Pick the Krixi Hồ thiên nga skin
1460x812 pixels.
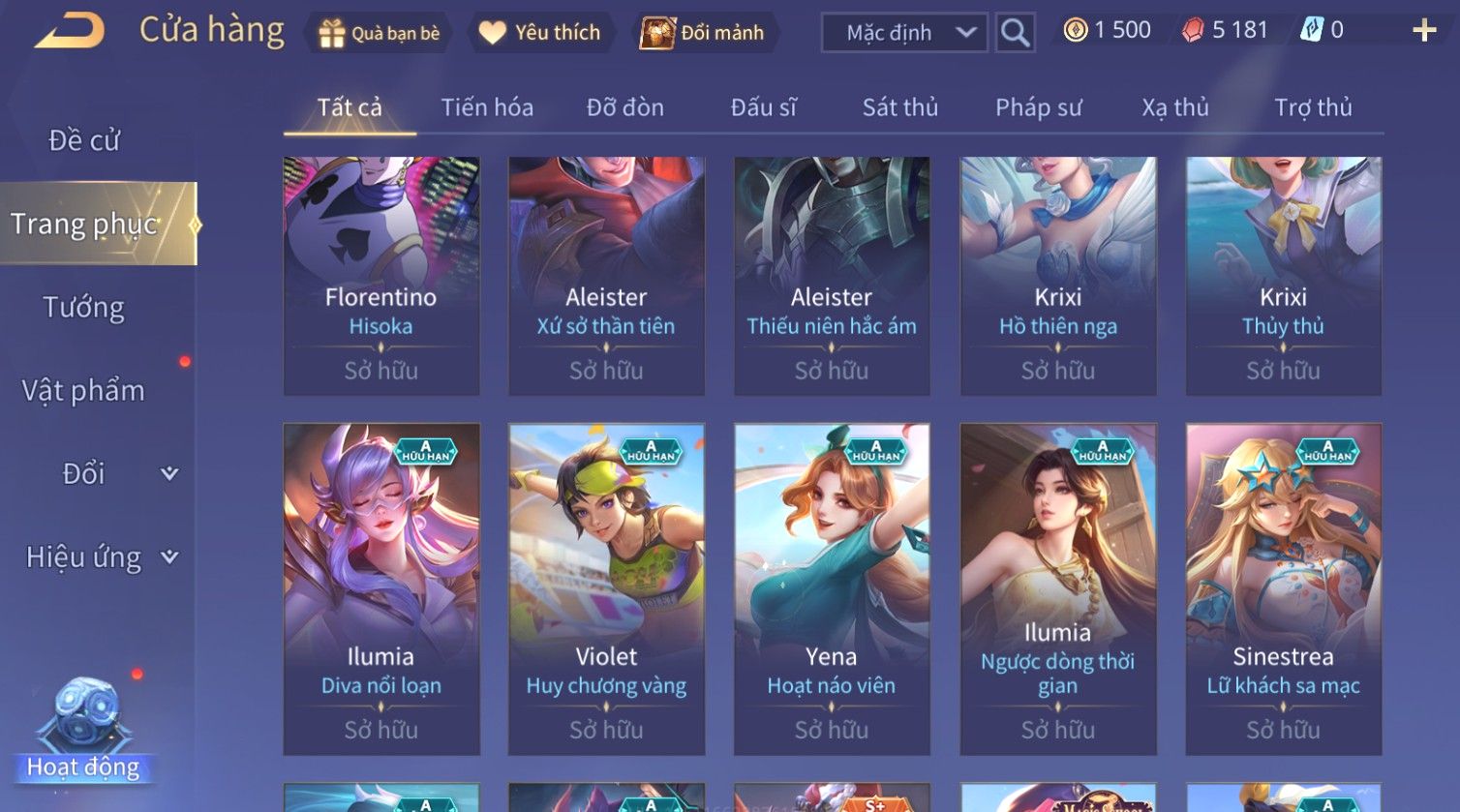coord(1057,276)
